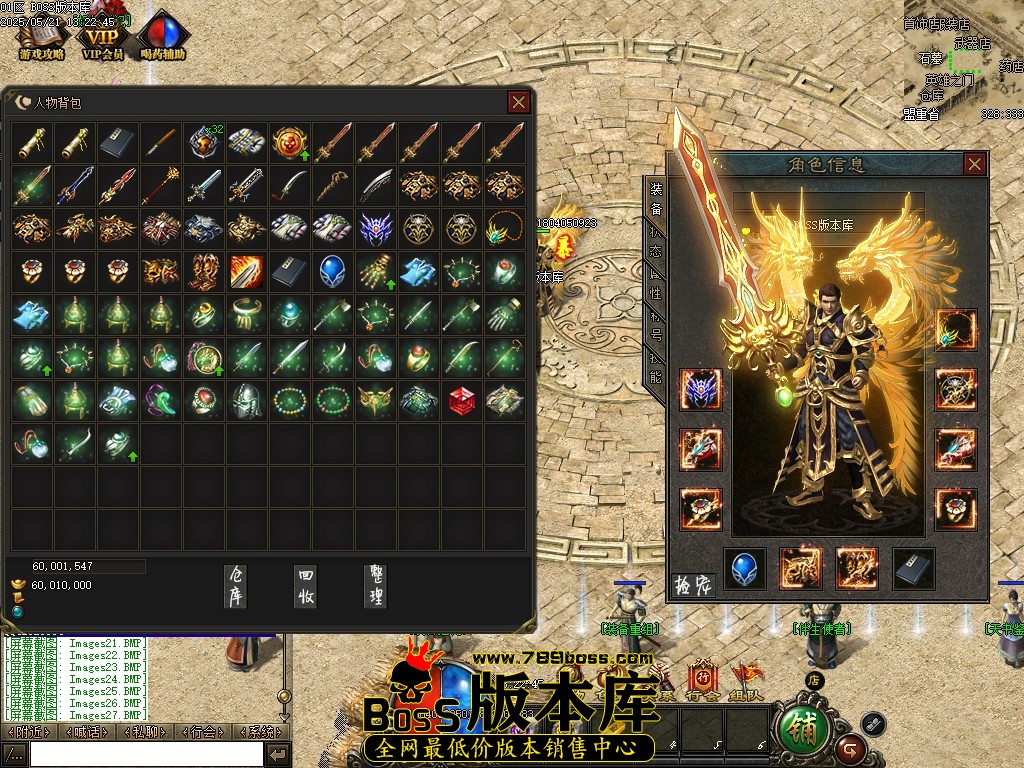The image size is (1024, 768).
Task: Close the character info panel
Action: (x=974, y=165)
